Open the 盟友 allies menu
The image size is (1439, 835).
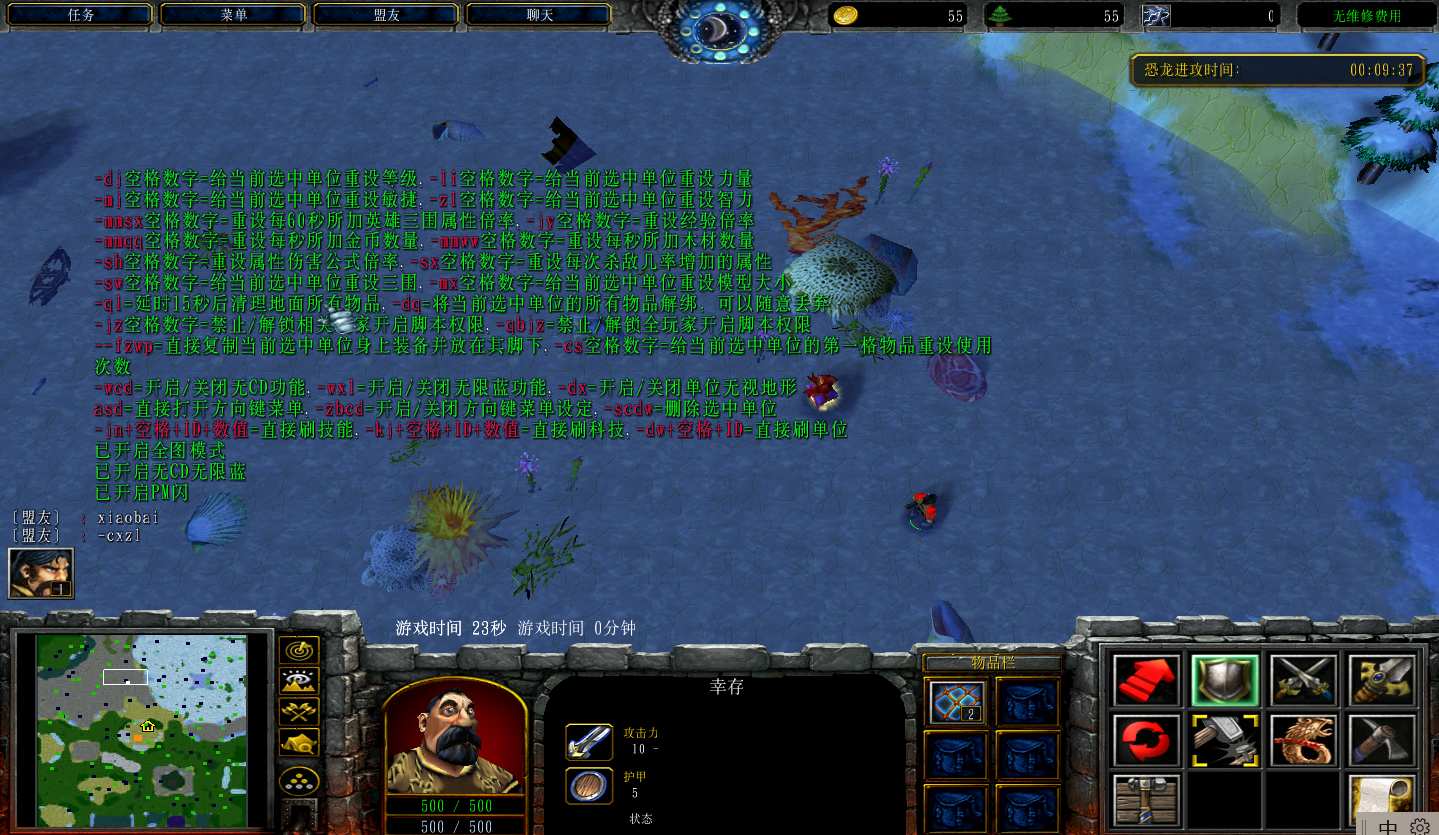(388, 15)
